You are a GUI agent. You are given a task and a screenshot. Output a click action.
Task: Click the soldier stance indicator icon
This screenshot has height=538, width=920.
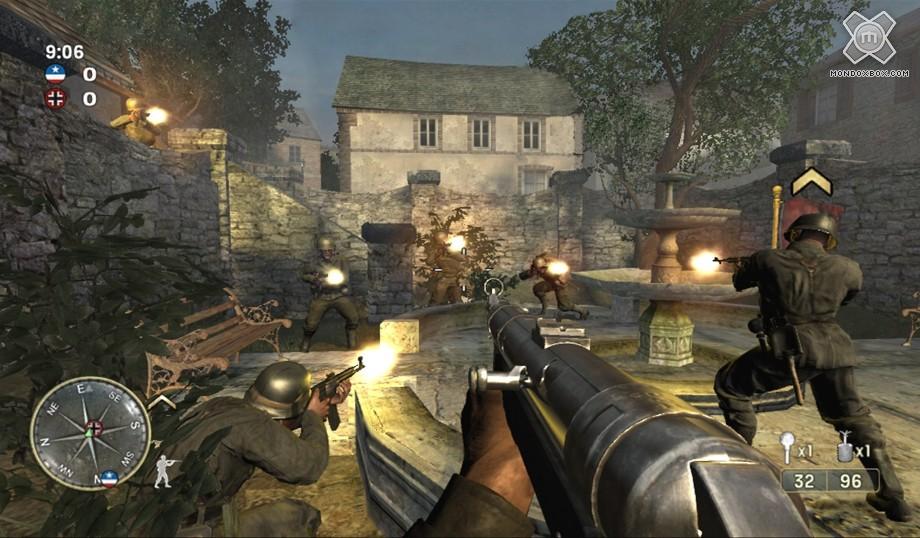(163, 470)
